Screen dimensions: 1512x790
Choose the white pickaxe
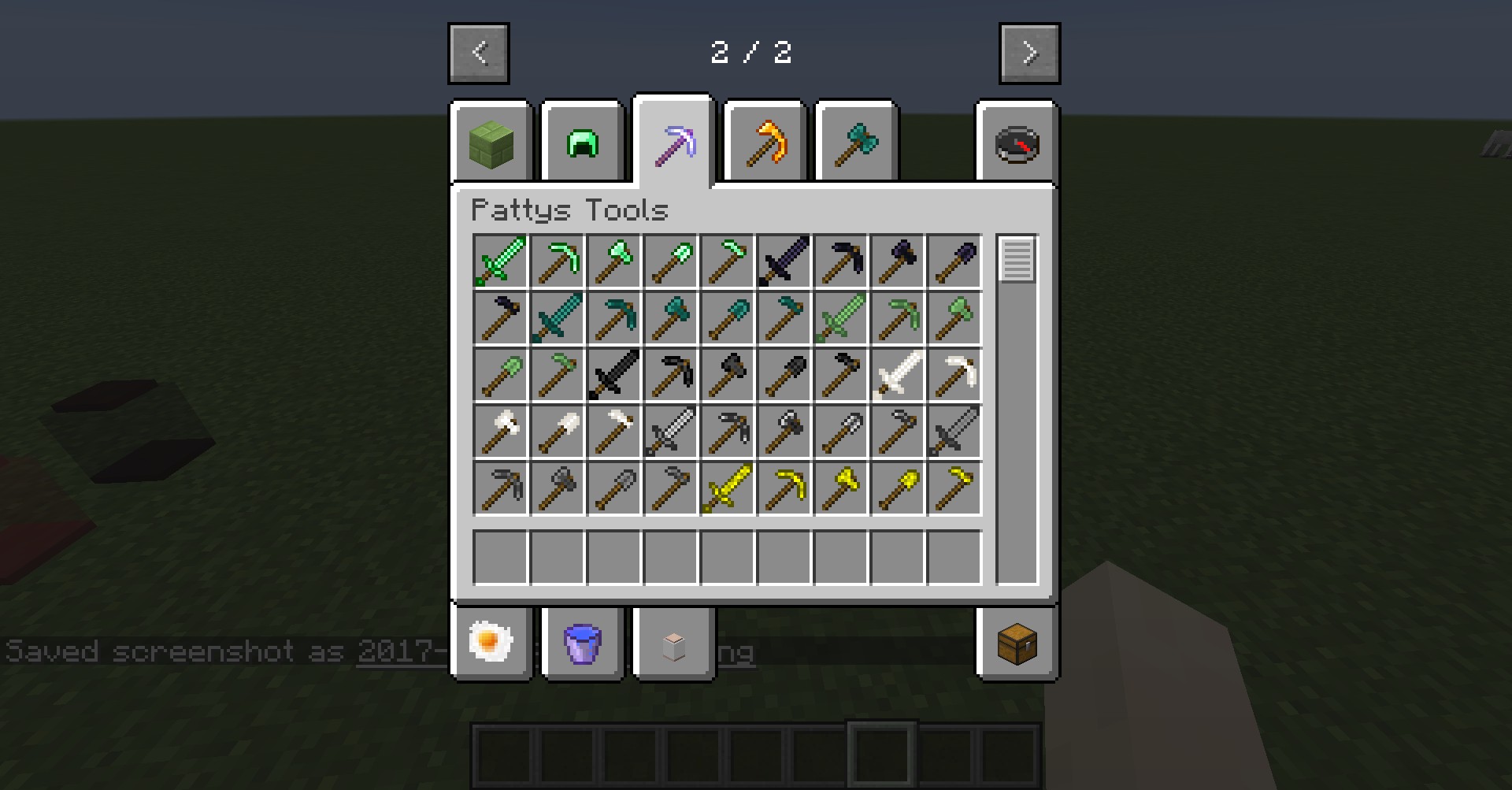tap(954, 375)
